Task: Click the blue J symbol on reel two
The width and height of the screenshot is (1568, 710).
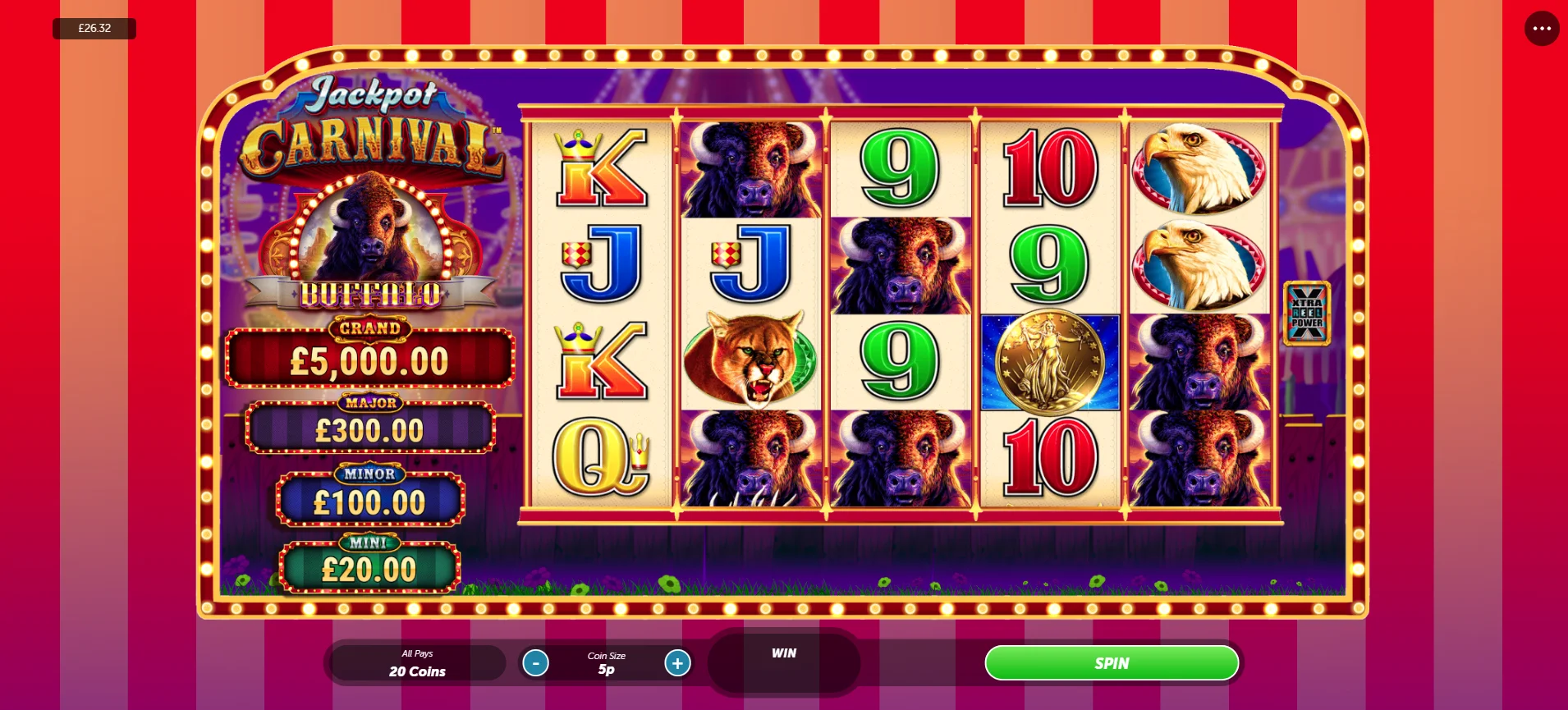Action: [750, 263]
